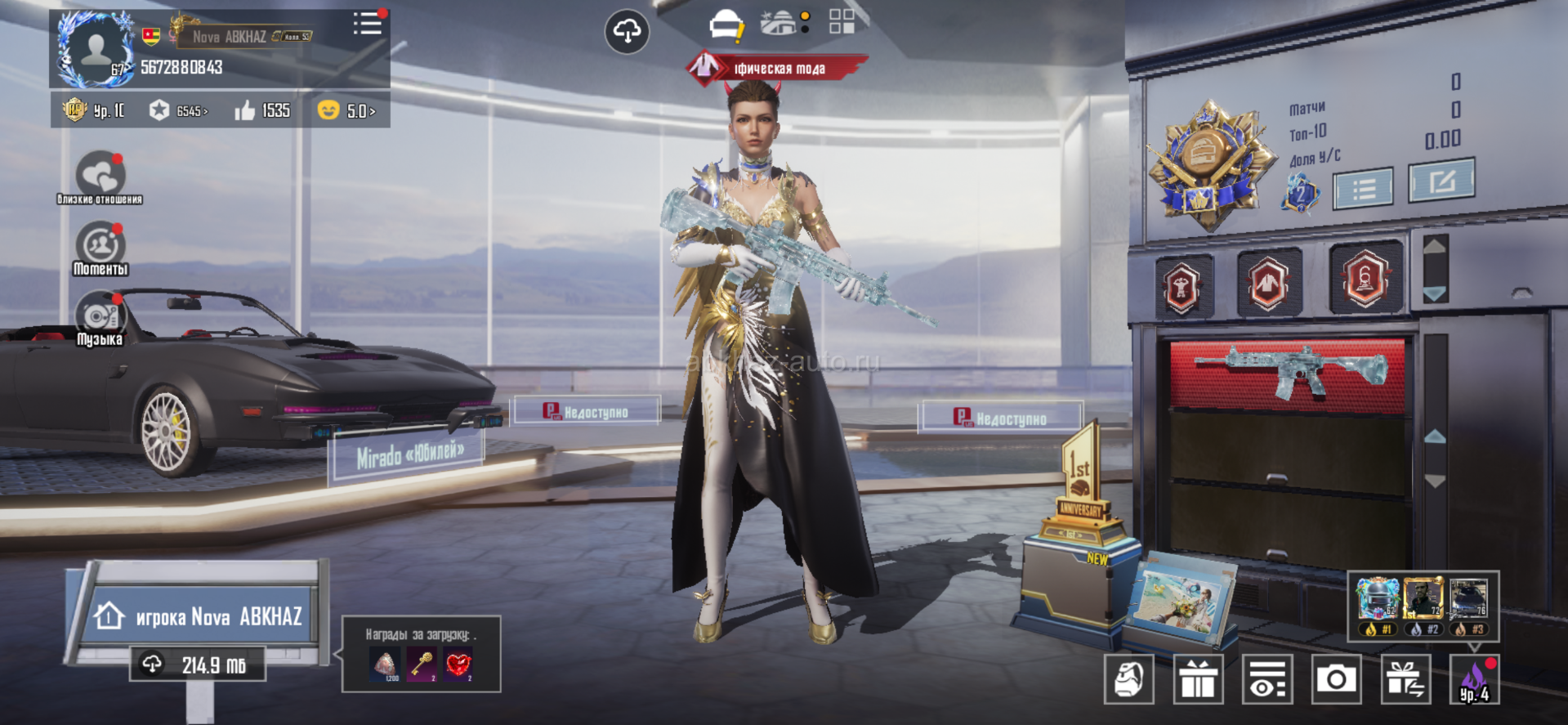
Task: Open the eye visibility settings button
Action: click(x=1267, y=678)
